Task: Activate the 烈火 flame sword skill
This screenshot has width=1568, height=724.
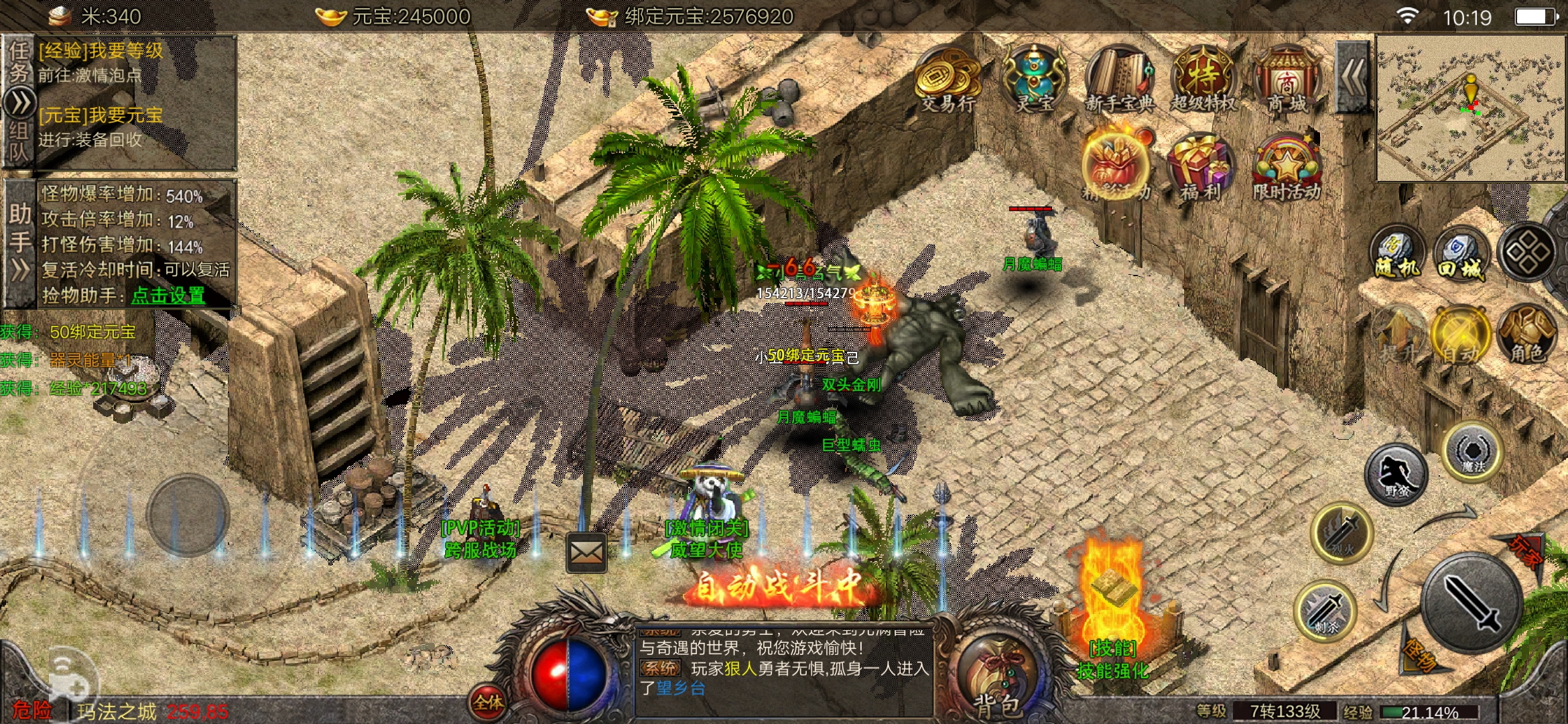Action: point(1342,534)
